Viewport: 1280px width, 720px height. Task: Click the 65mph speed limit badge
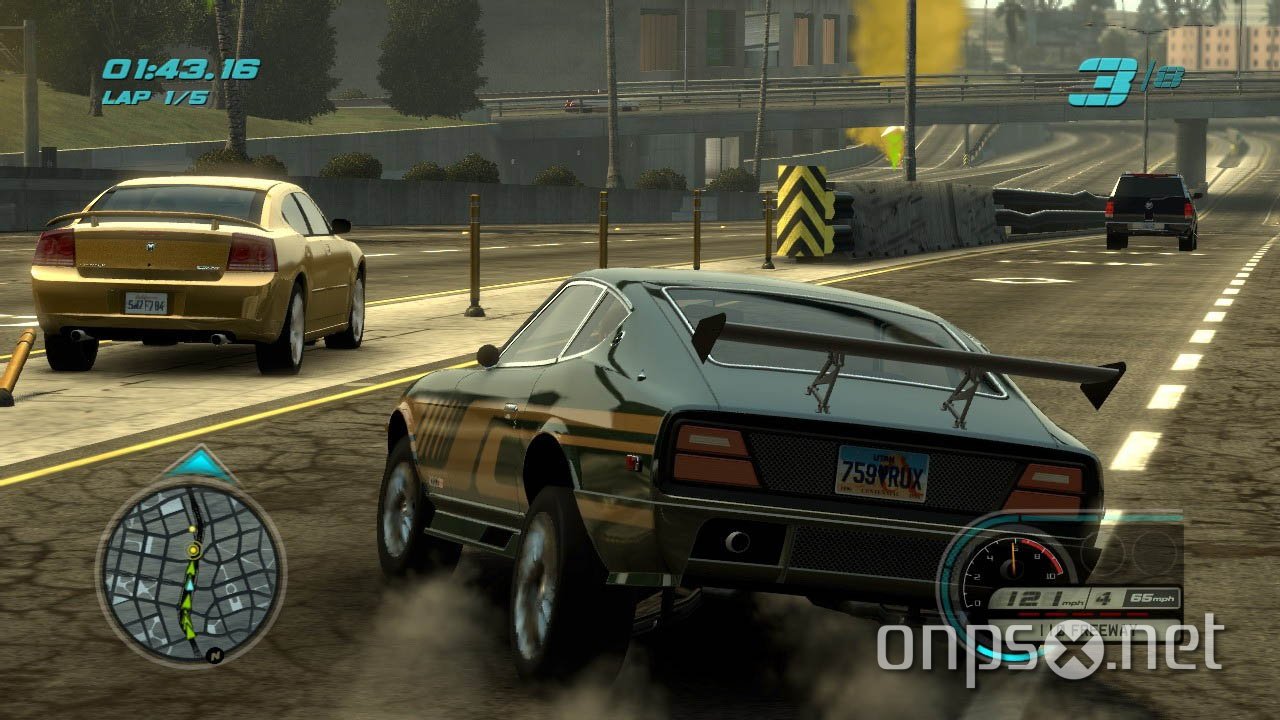tap(1151, 597)
